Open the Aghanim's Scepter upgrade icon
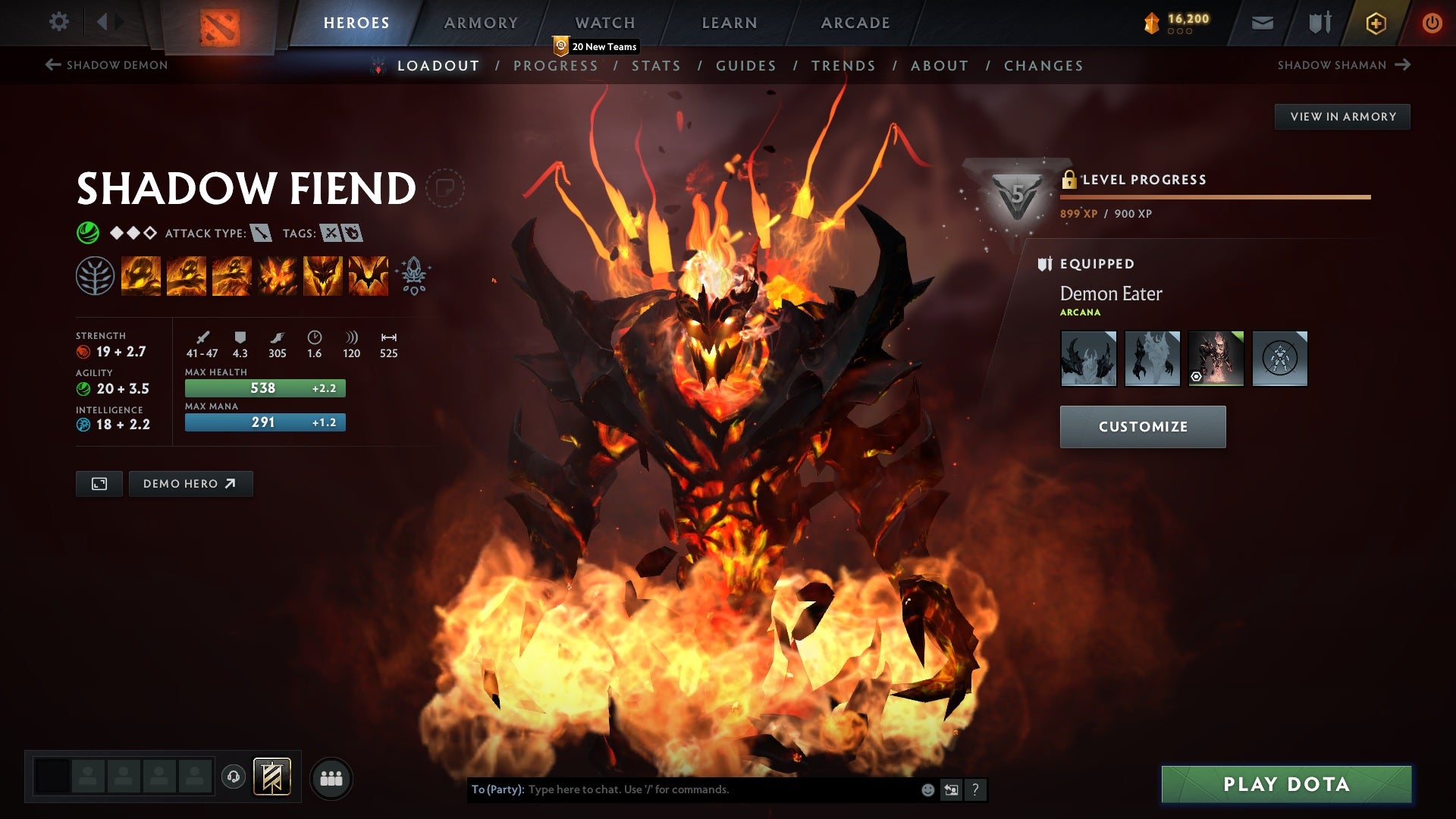This screenshot has height=819, width=1456. tap(412, 275)
